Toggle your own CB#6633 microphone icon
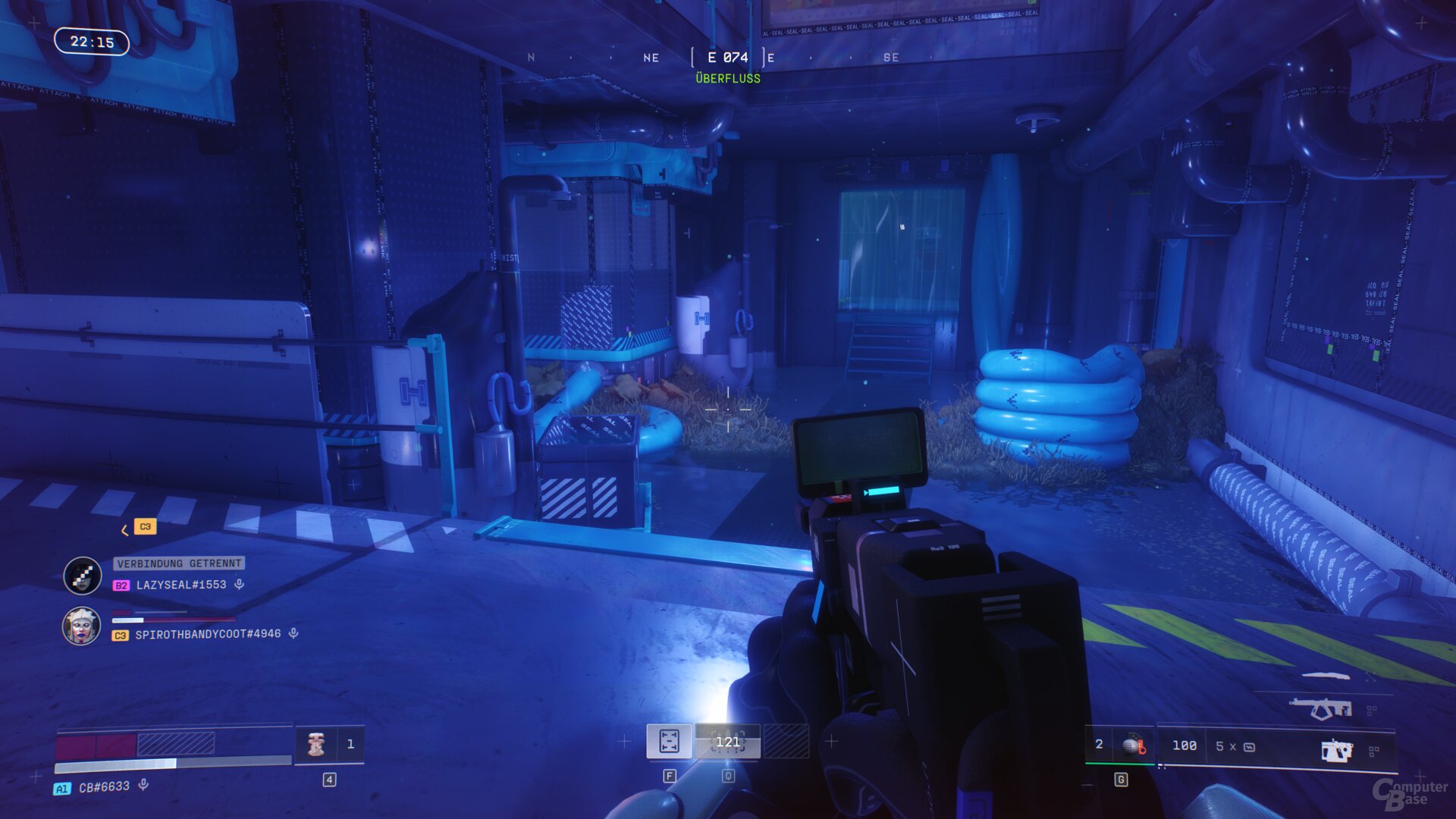Viewport: 1456px width, 819px height. click(143, 786)
